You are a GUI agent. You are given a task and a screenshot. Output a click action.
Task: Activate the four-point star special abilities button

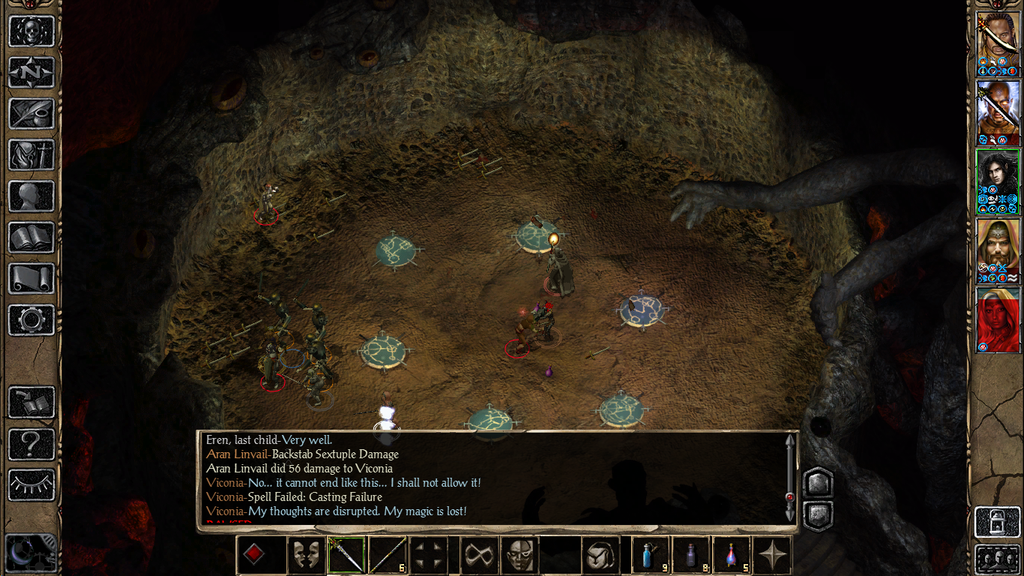pyautogui.click(x=772, y=555)
